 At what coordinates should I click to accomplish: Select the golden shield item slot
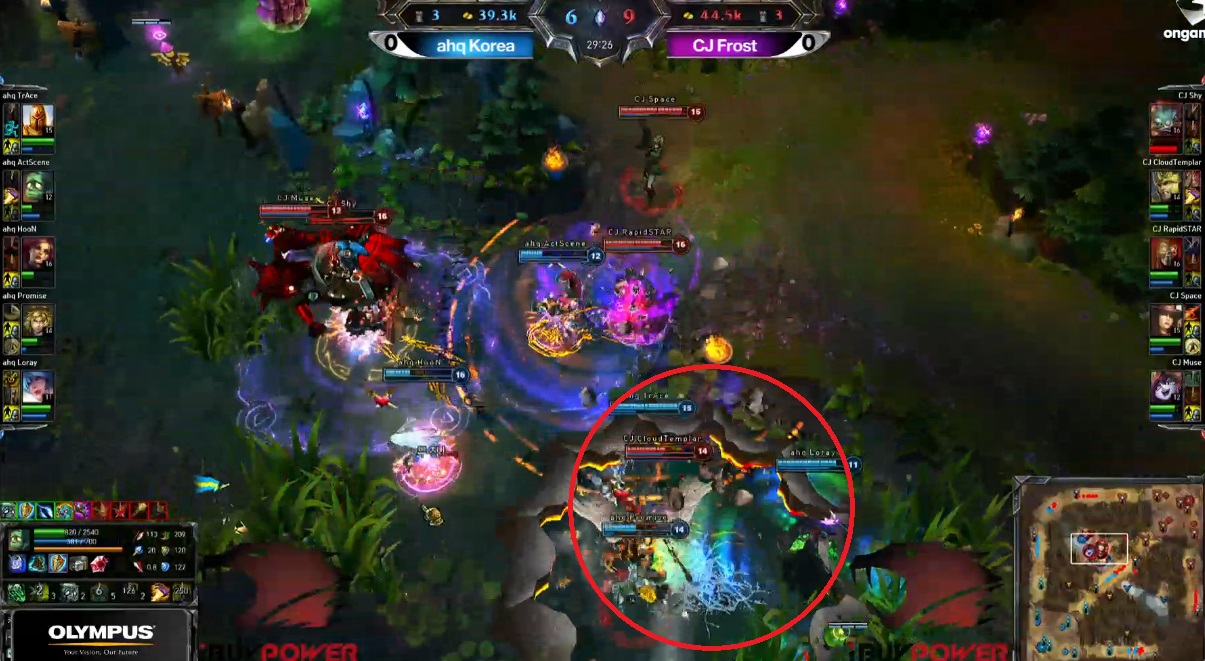tap(58, 564)
